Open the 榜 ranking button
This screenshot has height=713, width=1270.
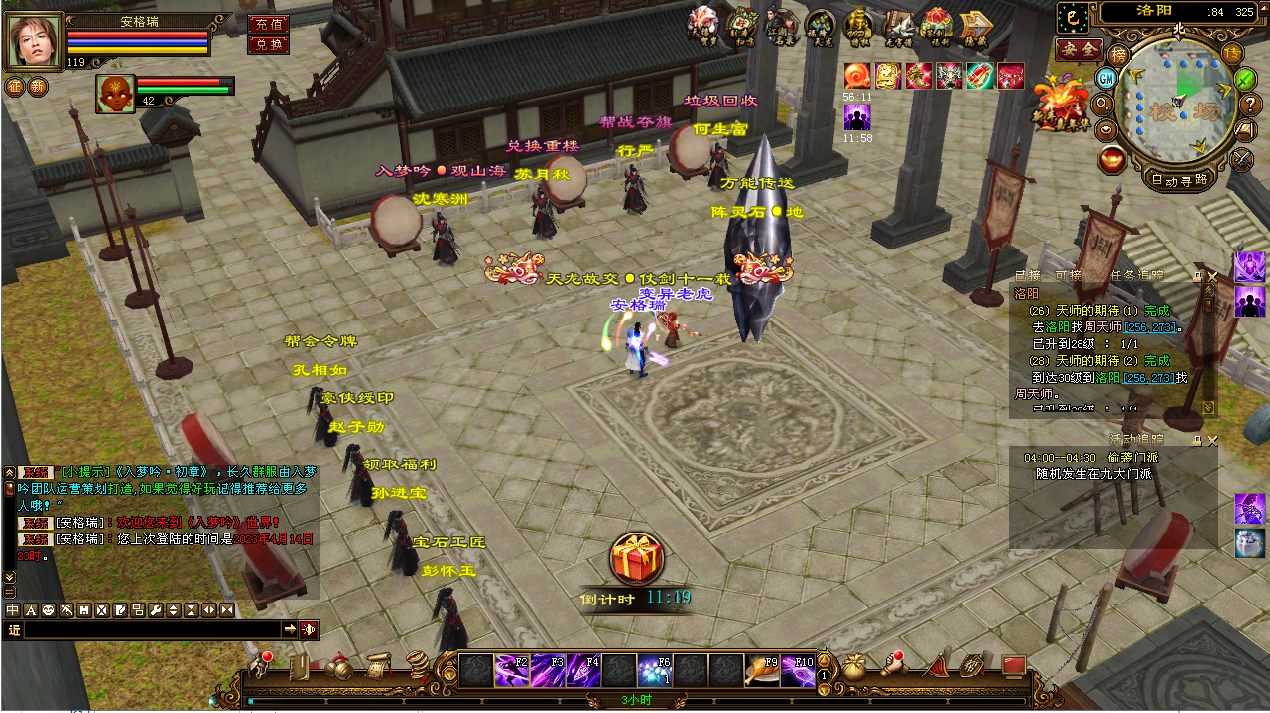pyautogui.click(x=1119, y=54)
